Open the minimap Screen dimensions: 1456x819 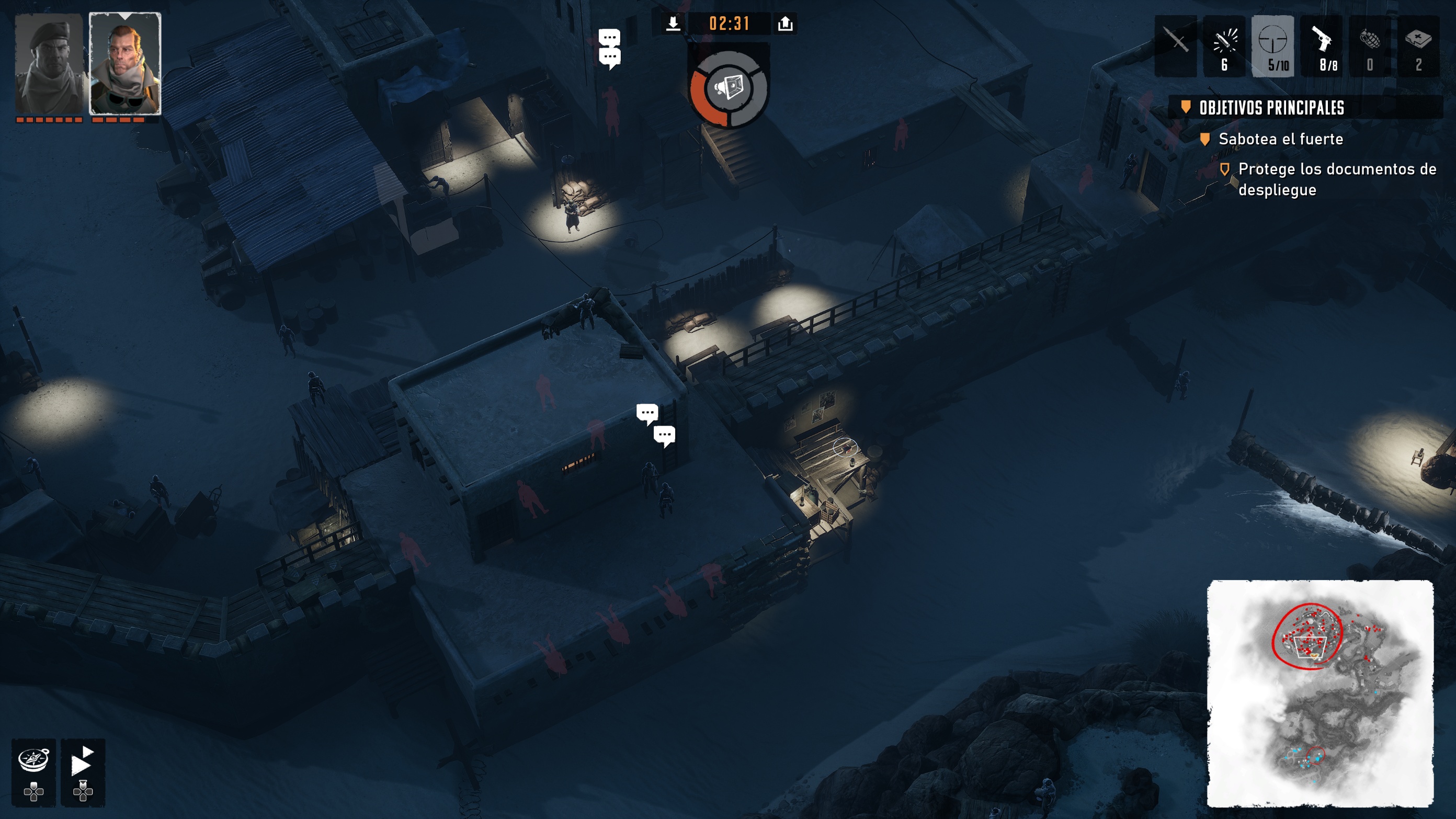pos(1320,693)
